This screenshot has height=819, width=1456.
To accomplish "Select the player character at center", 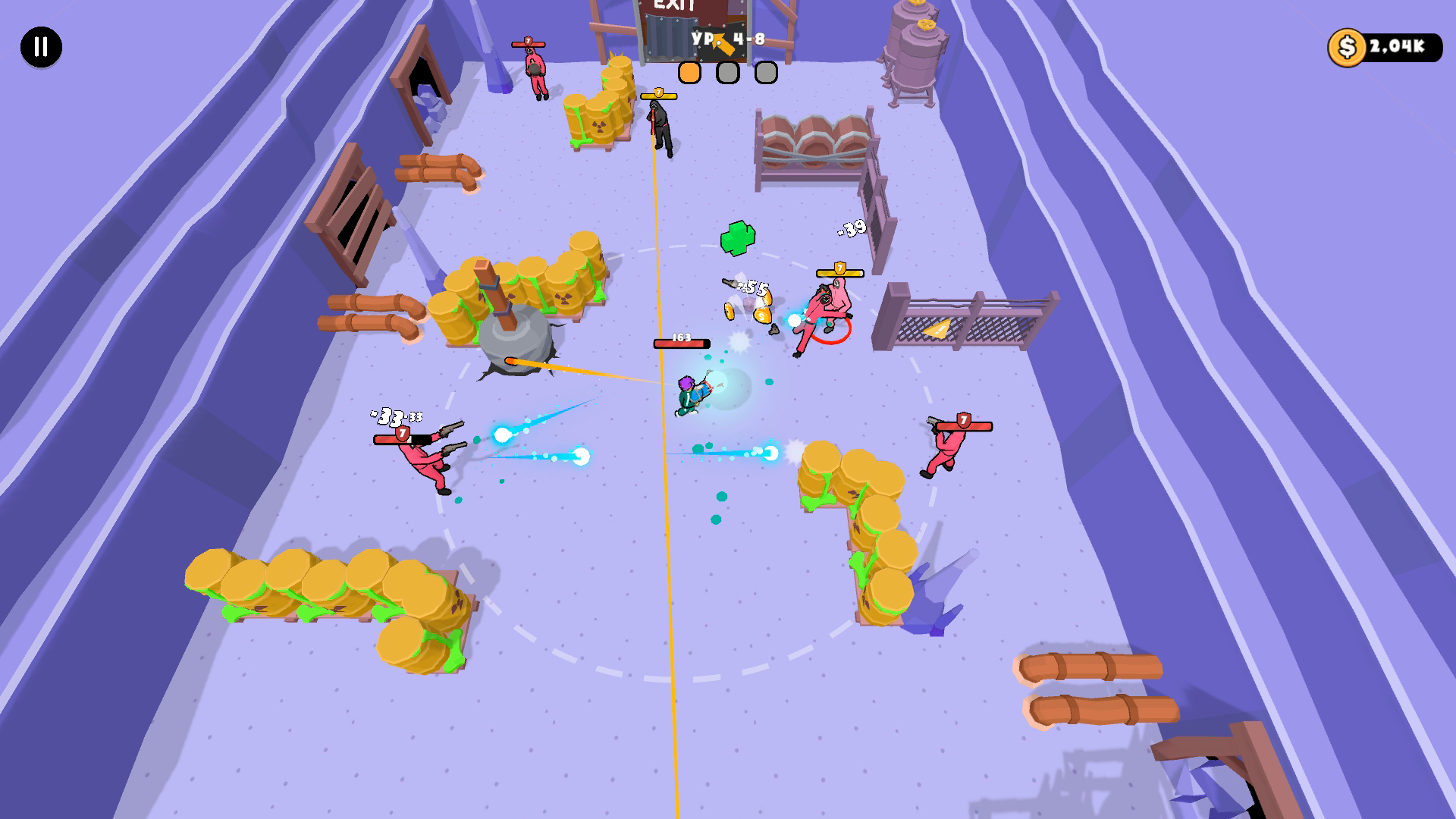I will click(x=686, y=394).
